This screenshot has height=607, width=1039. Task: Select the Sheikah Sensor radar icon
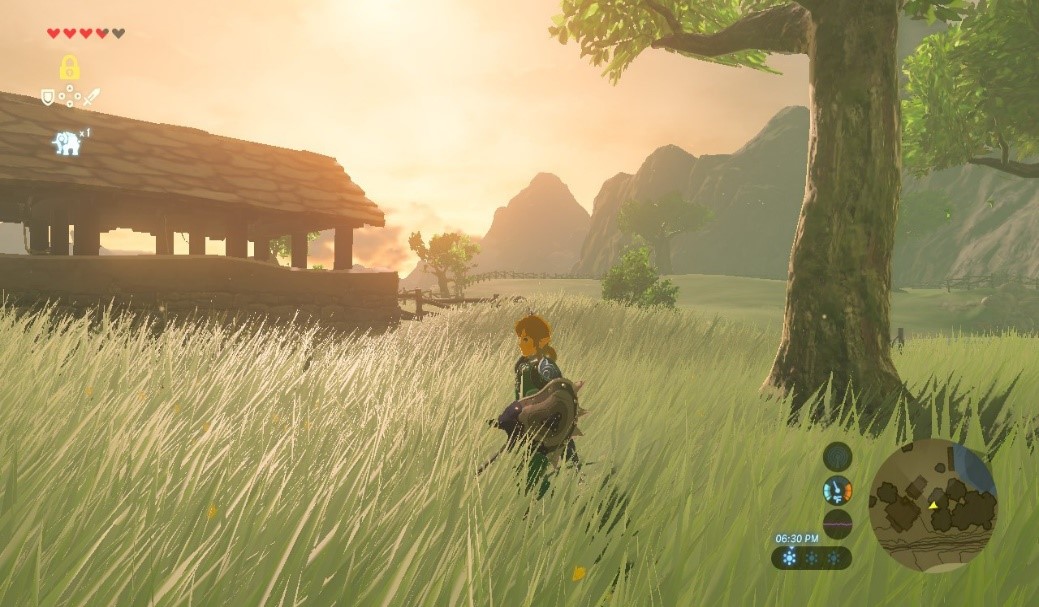[837, 457]
